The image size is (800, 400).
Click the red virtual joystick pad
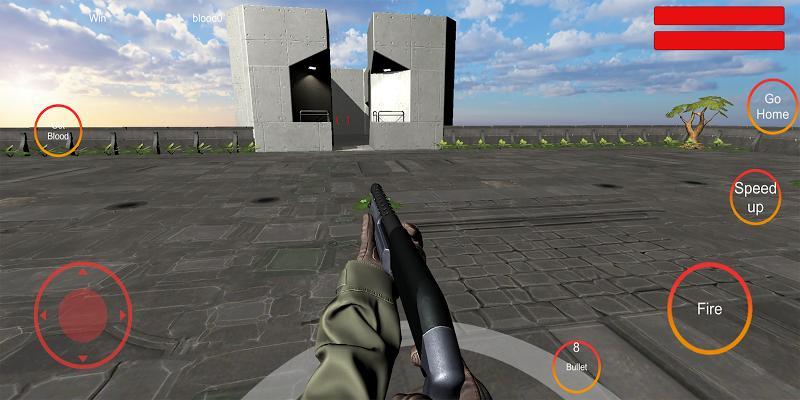click(83, 314)
